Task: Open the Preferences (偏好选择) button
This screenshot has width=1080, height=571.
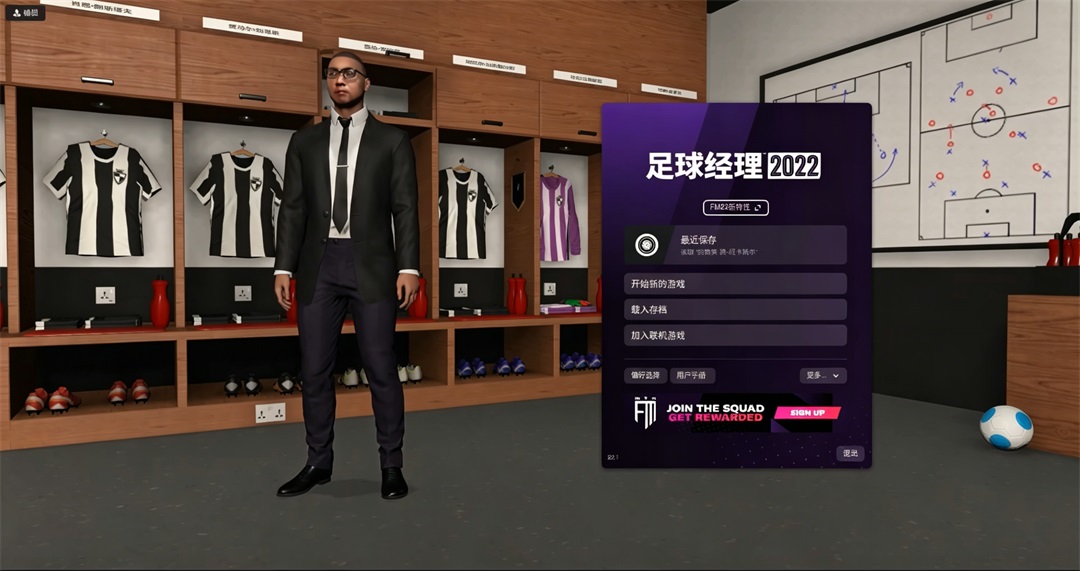Action: coord(645,375)
